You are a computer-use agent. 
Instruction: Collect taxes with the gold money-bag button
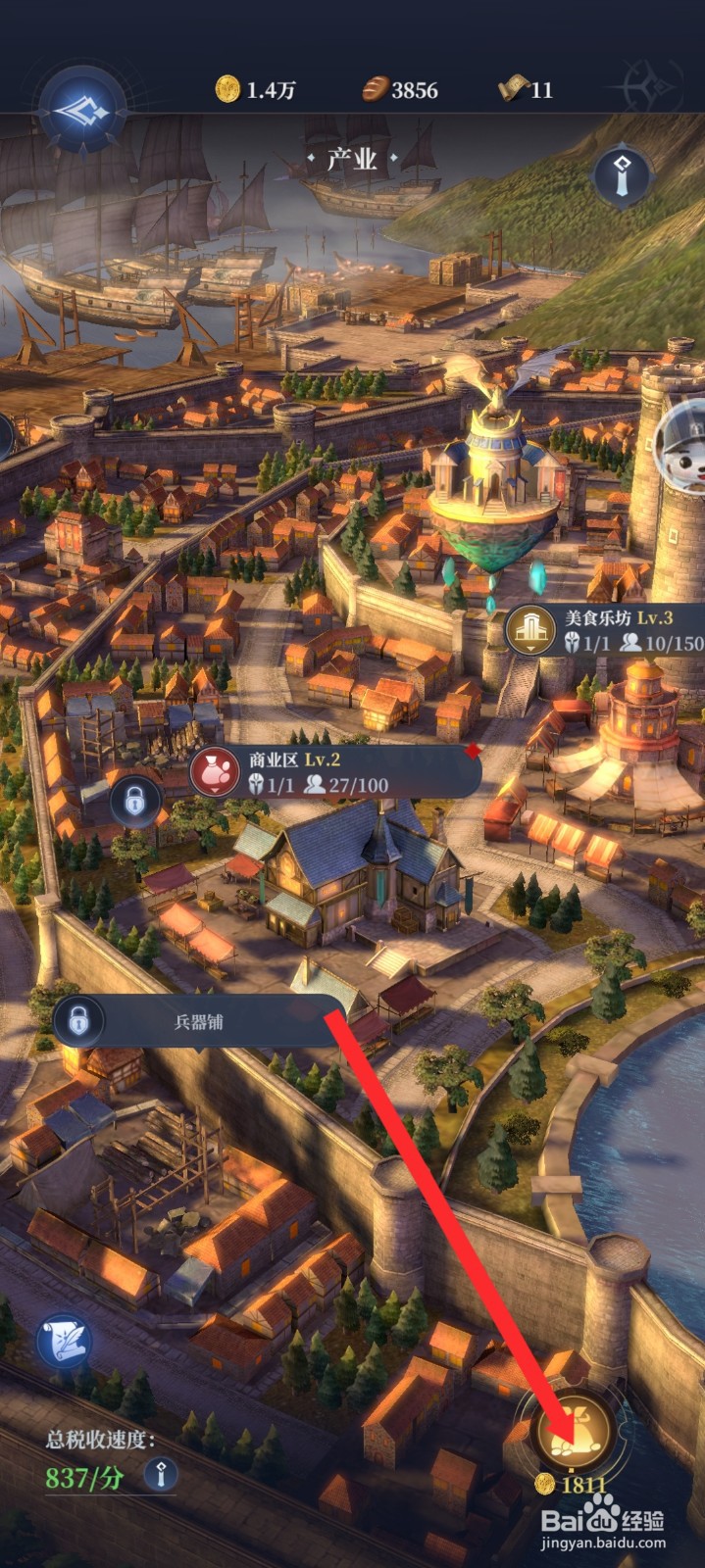pyautogui.click(x=573, y=1433)
